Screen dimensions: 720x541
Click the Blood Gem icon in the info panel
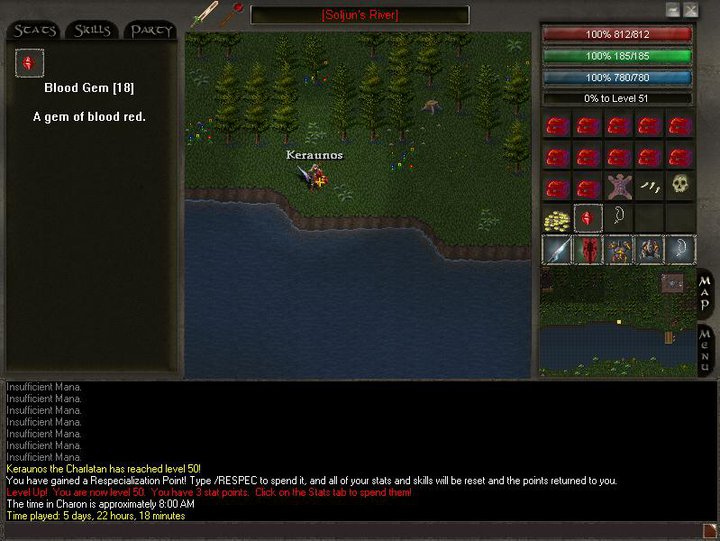[28, 64]
